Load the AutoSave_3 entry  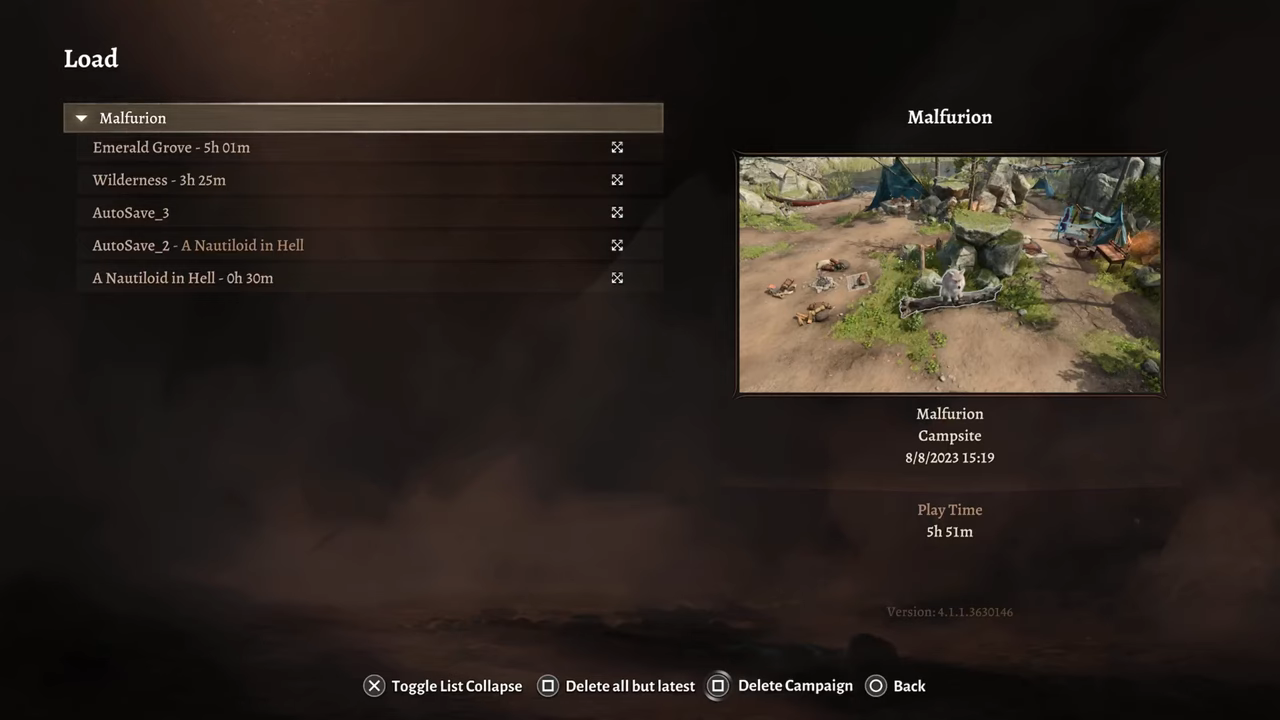pyautogui.click(x=131, y=213)
